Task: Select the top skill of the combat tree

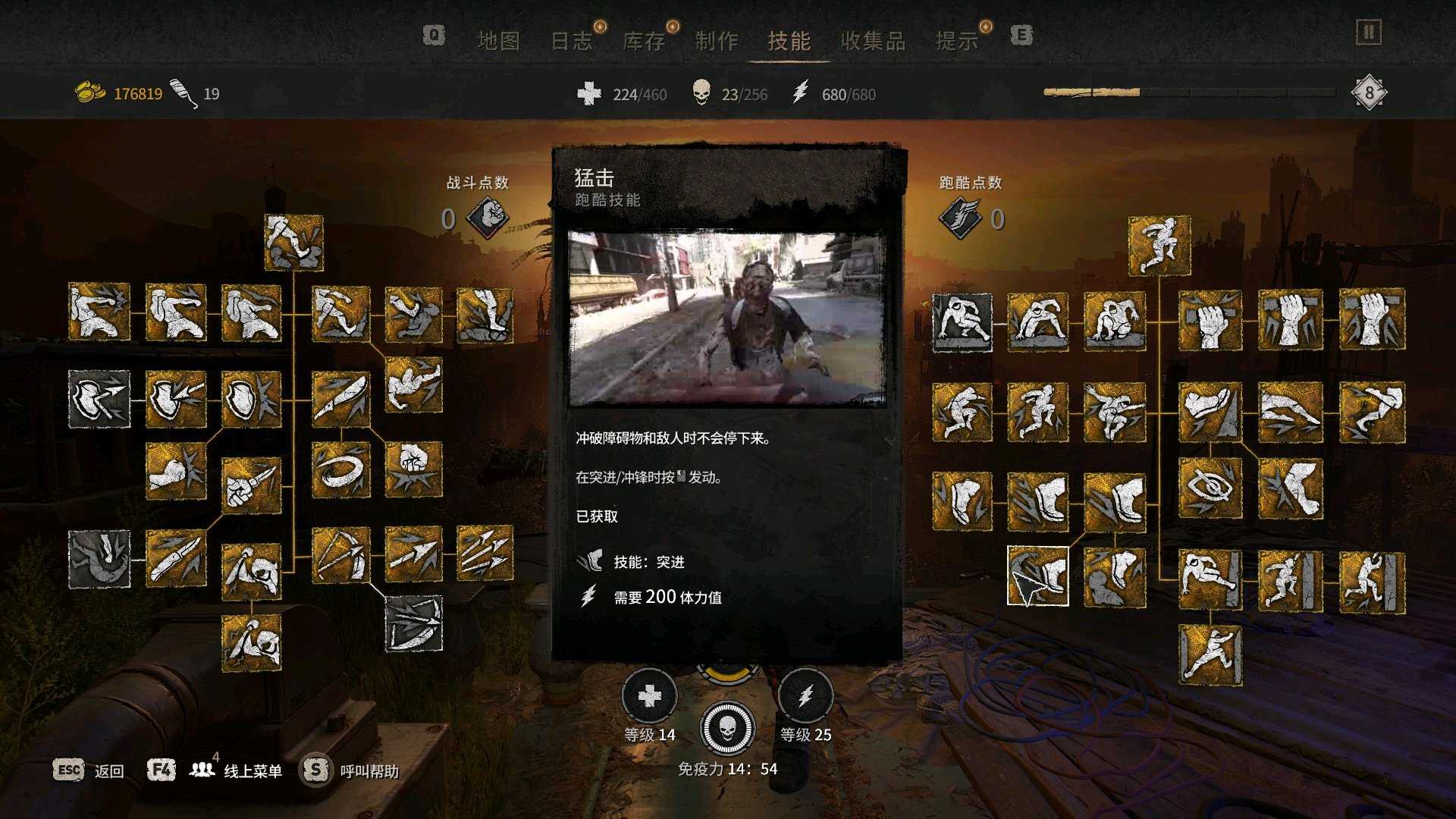Action: 294,243
